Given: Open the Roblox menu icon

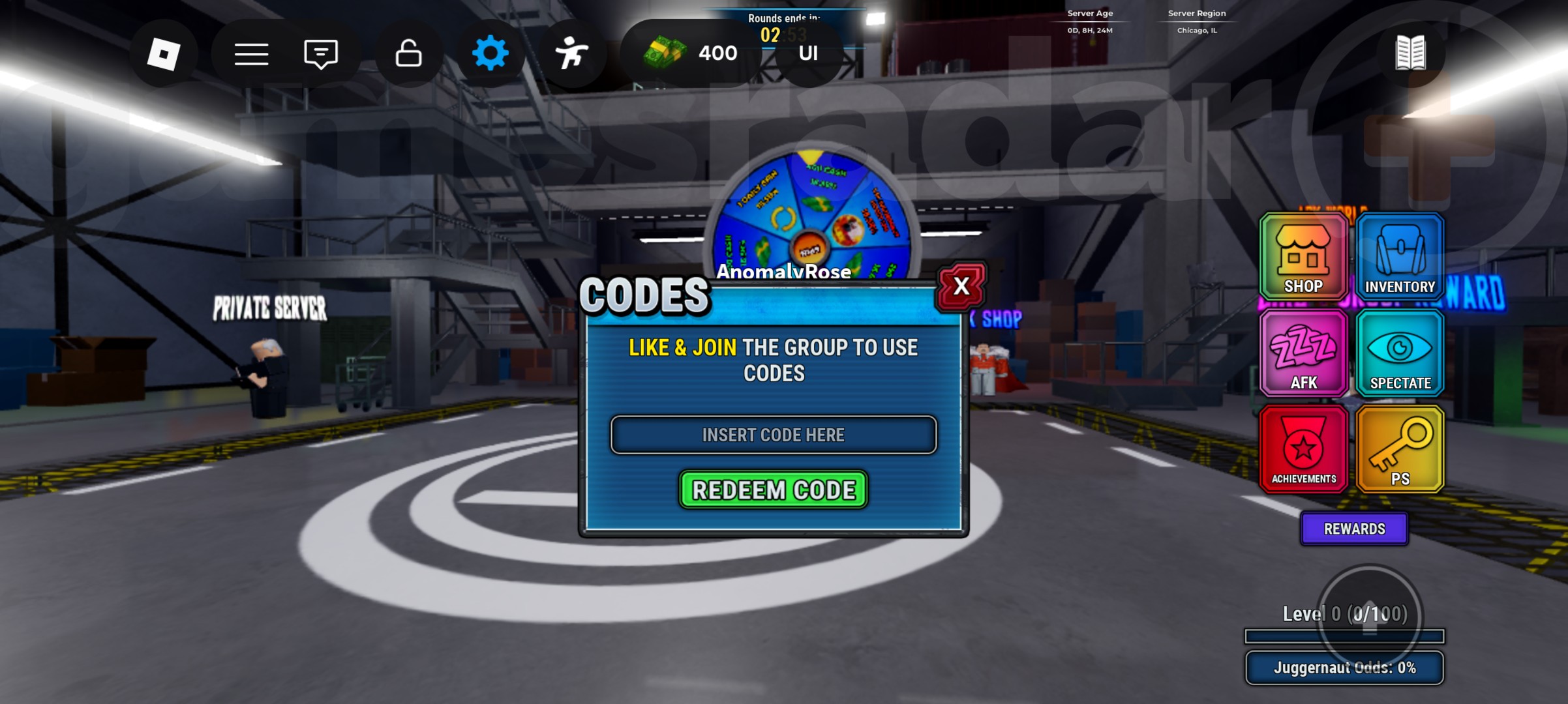Looking at the screenshot, I should pyautogui.click(x=164, y=53).
